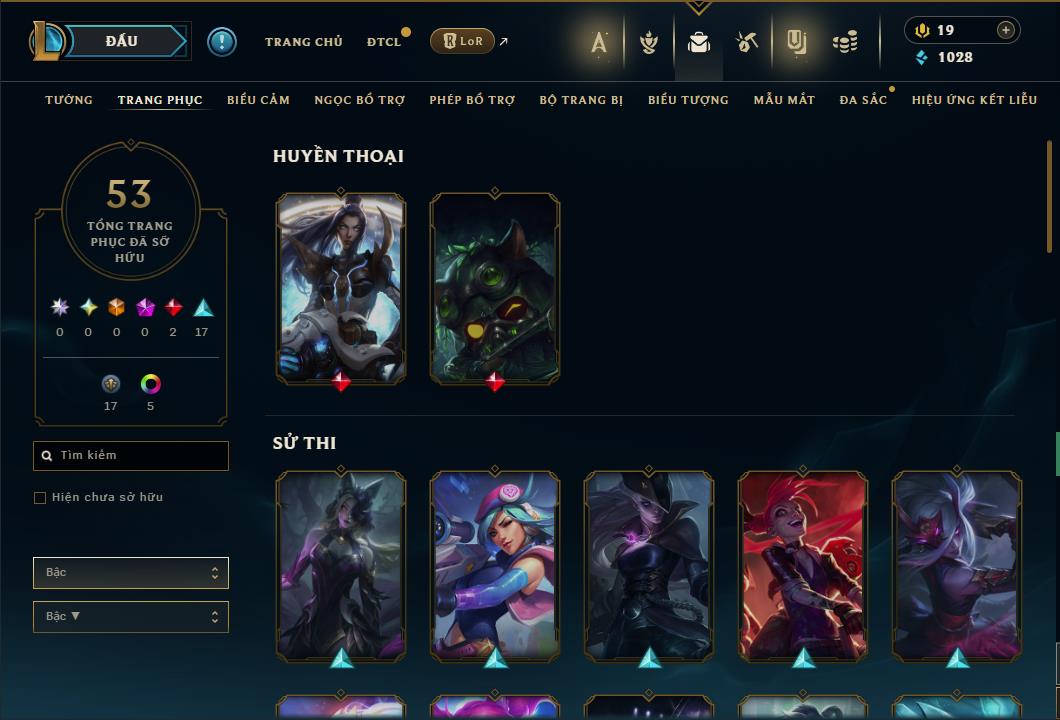
Task: Open the ĐA SẮC tab
Action: pyautogui.click(x=863, y=100)
